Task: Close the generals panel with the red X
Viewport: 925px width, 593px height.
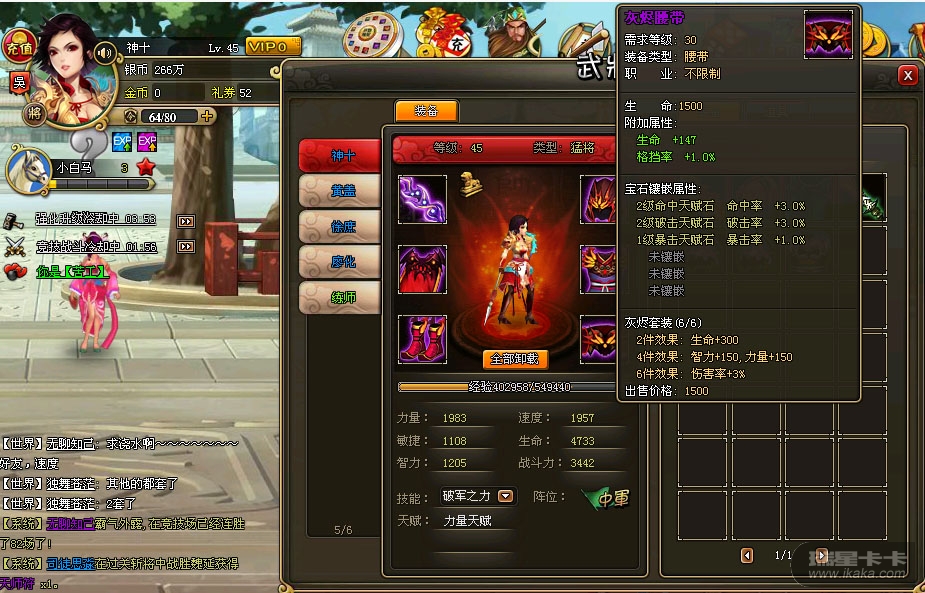Action: tap(907, 75)
